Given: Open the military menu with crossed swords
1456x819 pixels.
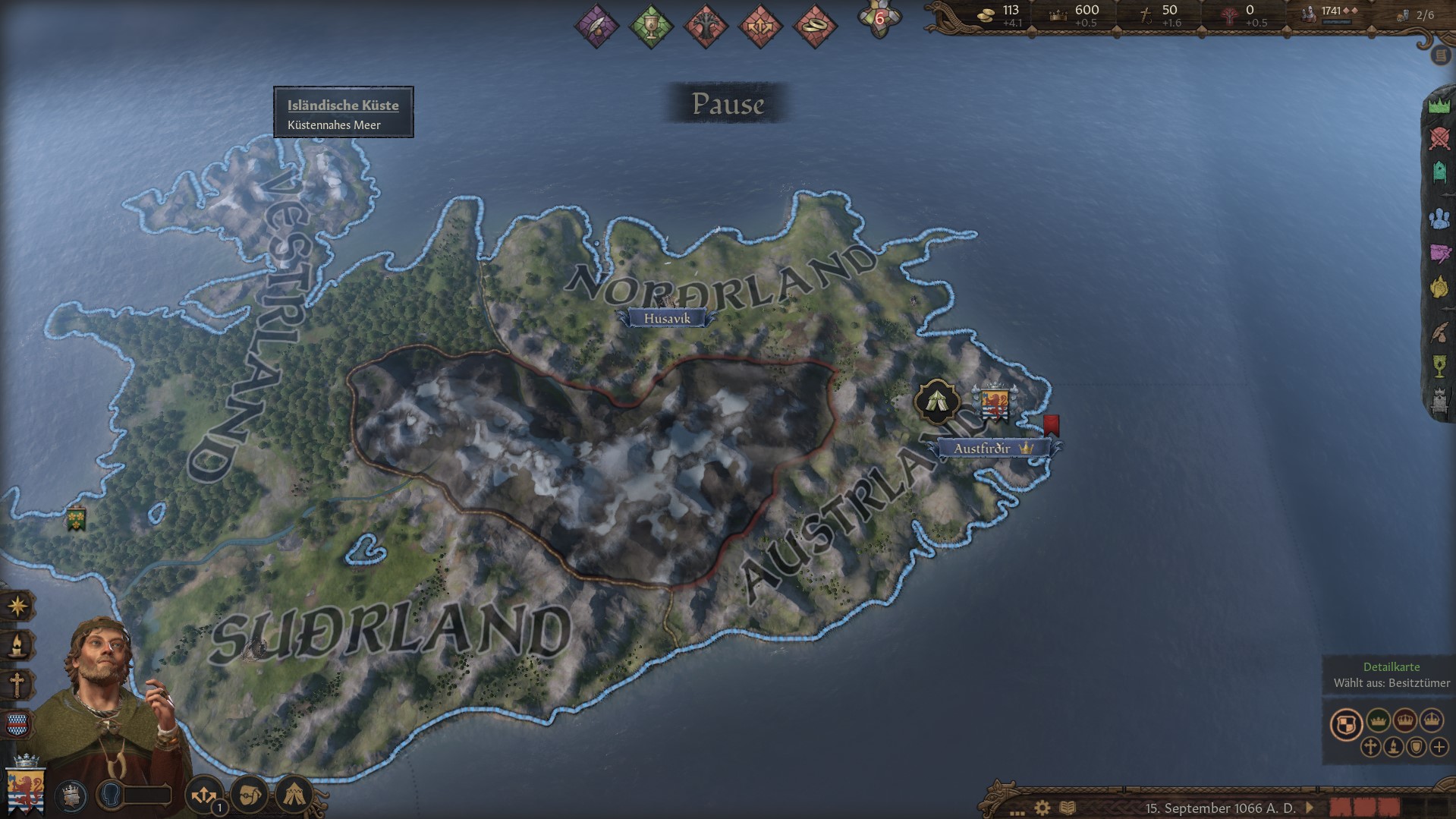Looking at the screenshot, I should pos(1439,139).
